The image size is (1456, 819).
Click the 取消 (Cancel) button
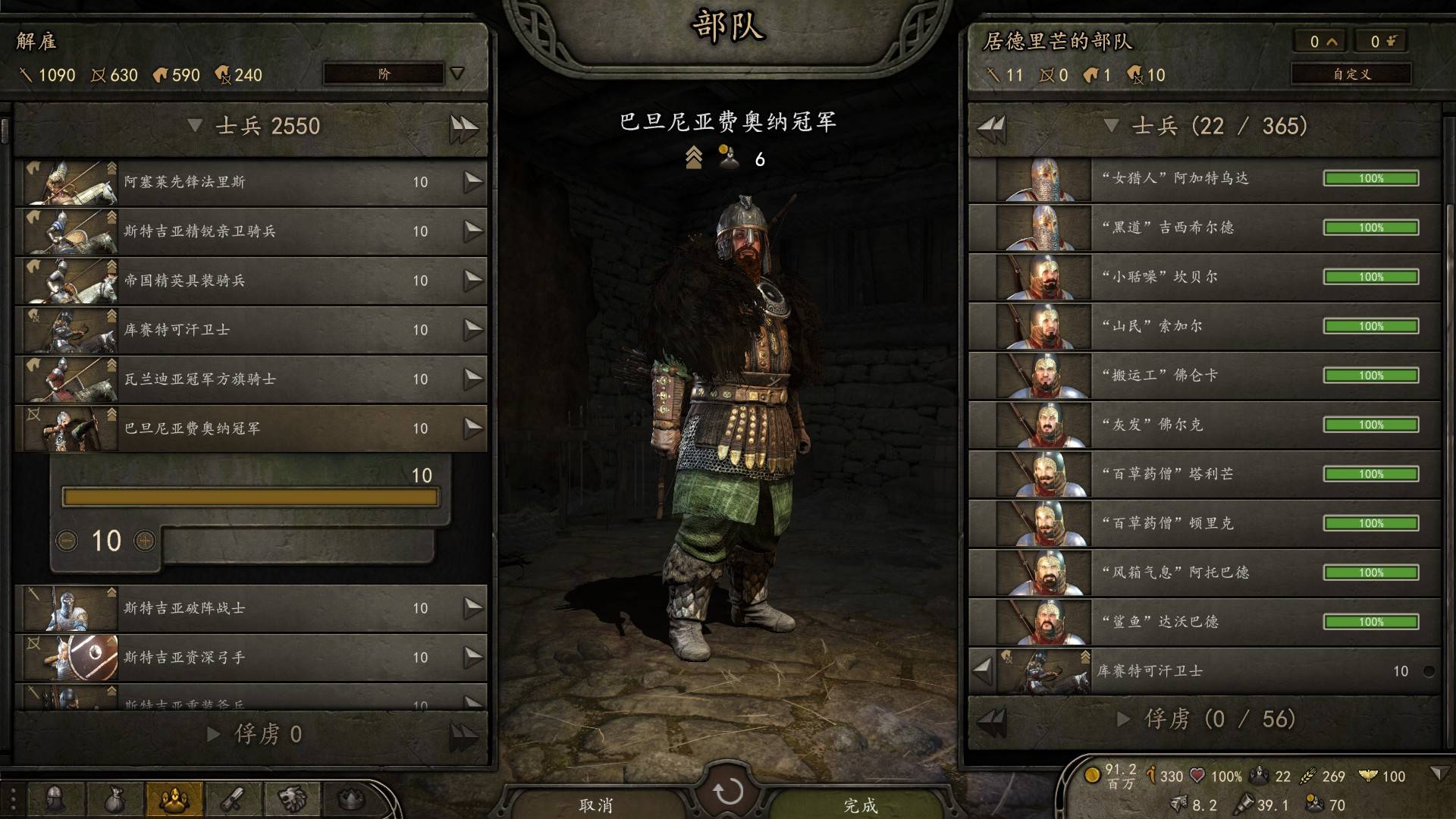pyautogui.click(x=595, y=804)
